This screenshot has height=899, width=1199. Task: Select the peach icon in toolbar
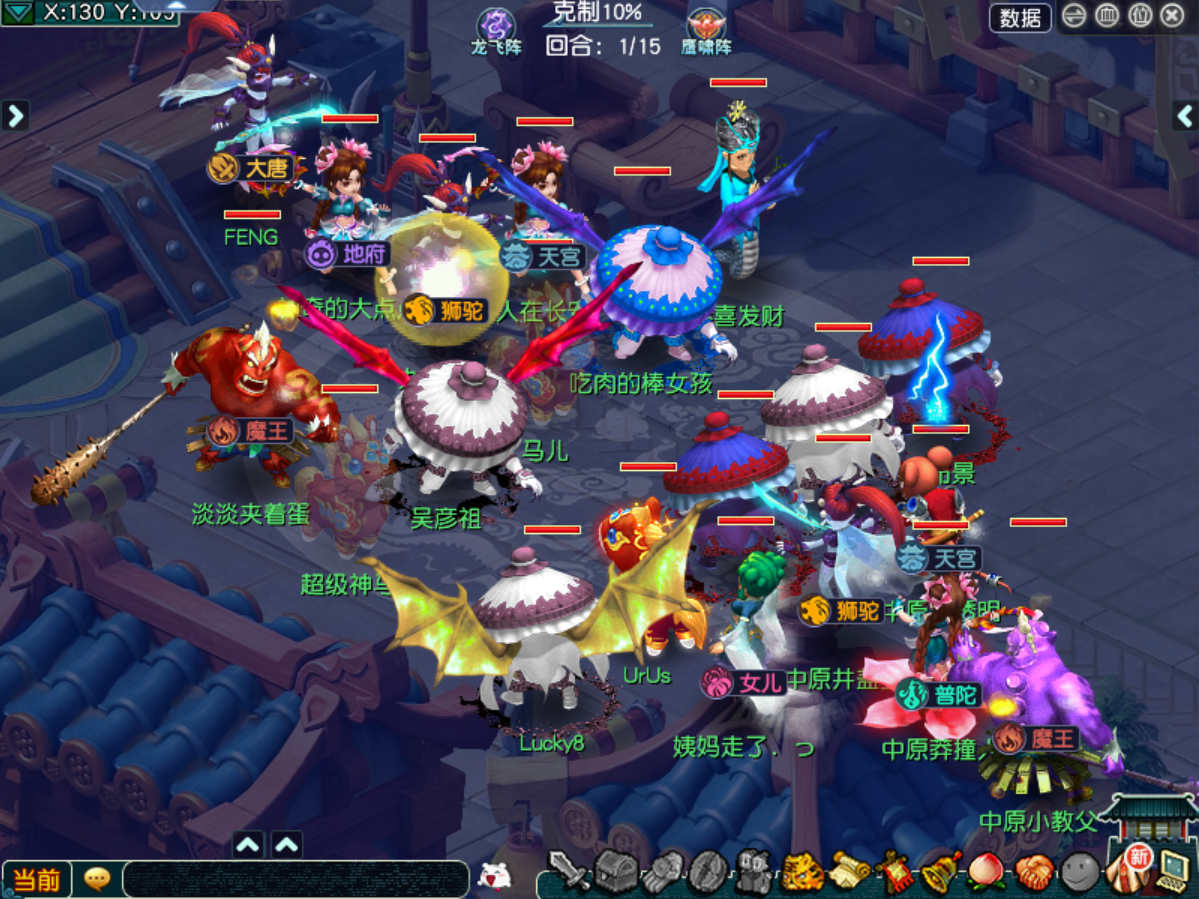[987, 873]
